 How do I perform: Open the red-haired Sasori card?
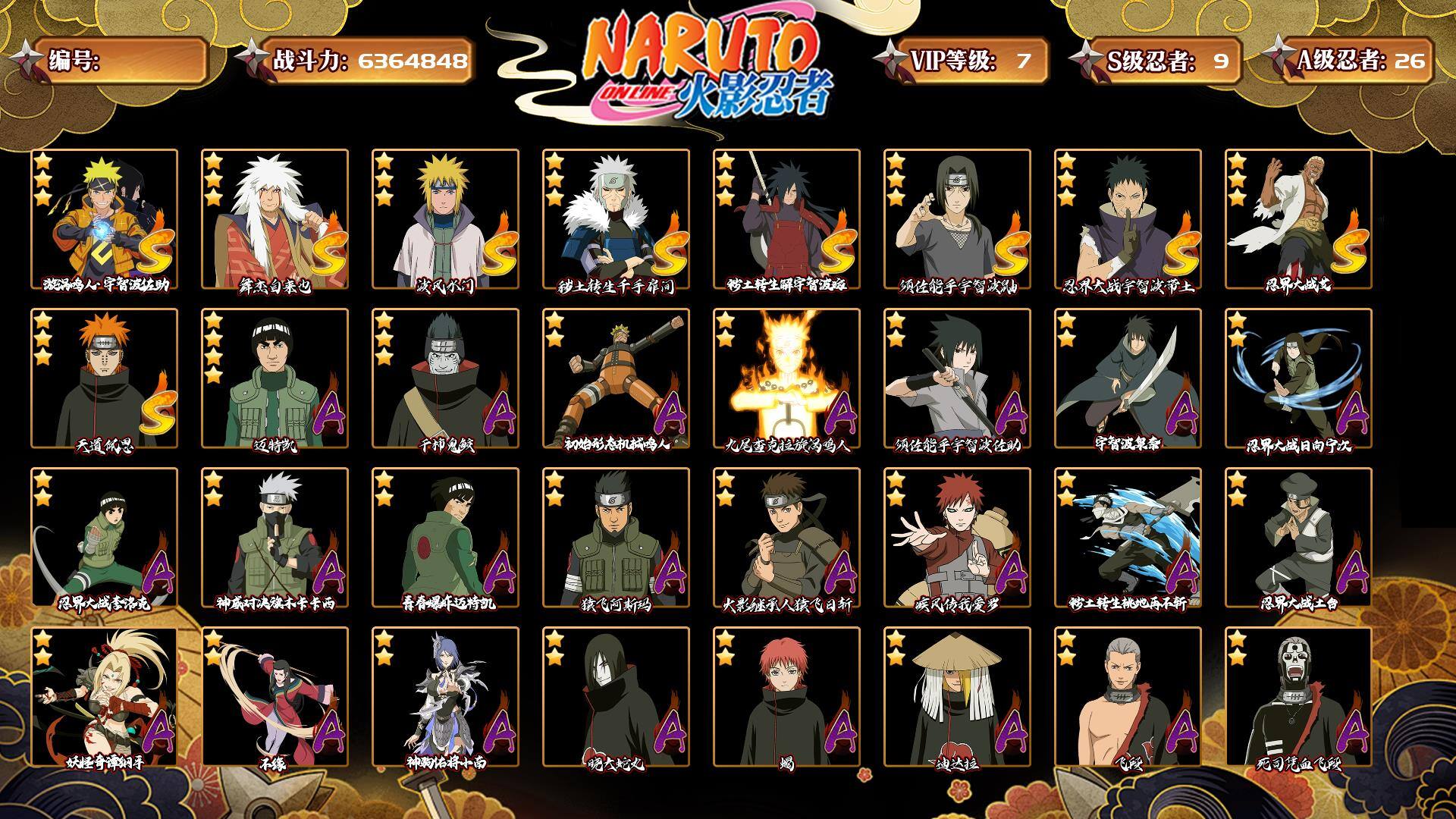click(786, 697)
